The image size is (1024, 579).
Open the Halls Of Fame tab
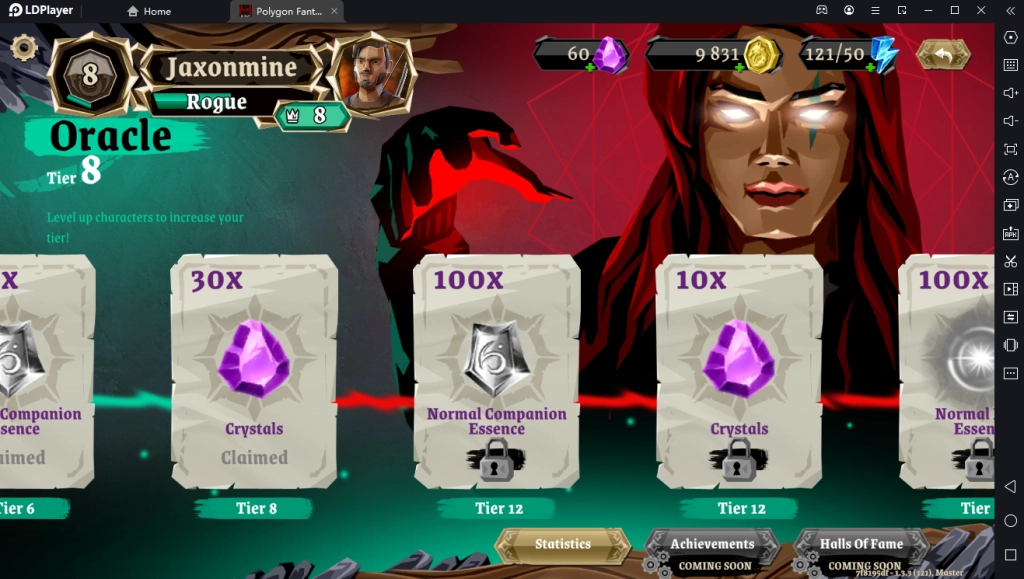tap(861, 545)
